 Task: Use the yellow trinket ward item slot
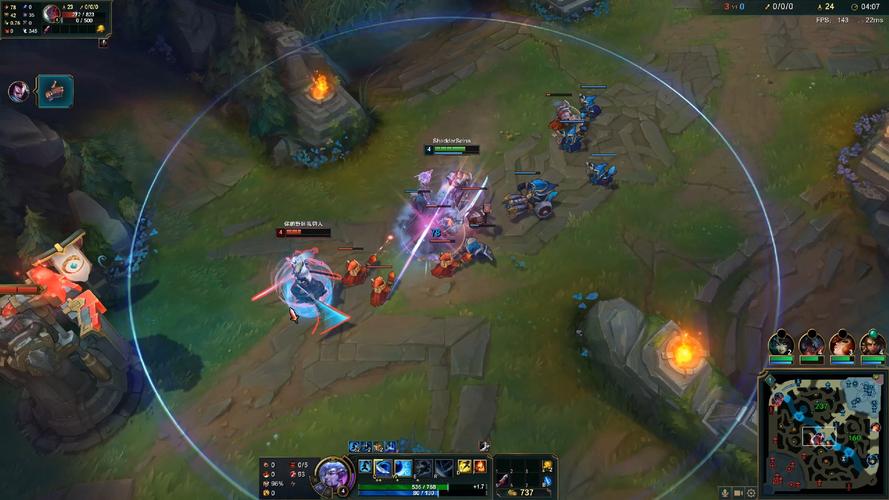pos(548,465)
